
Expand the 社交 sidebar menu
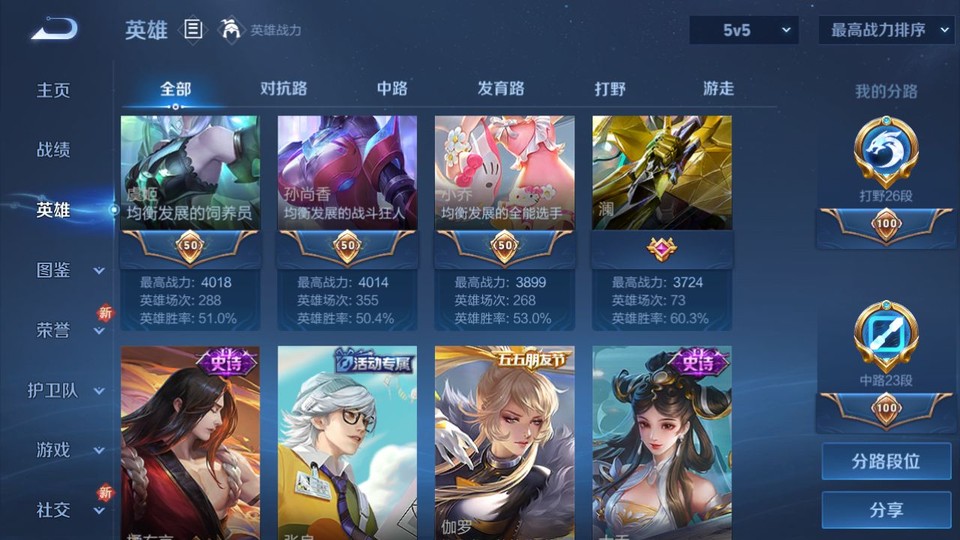coord(68,510)
